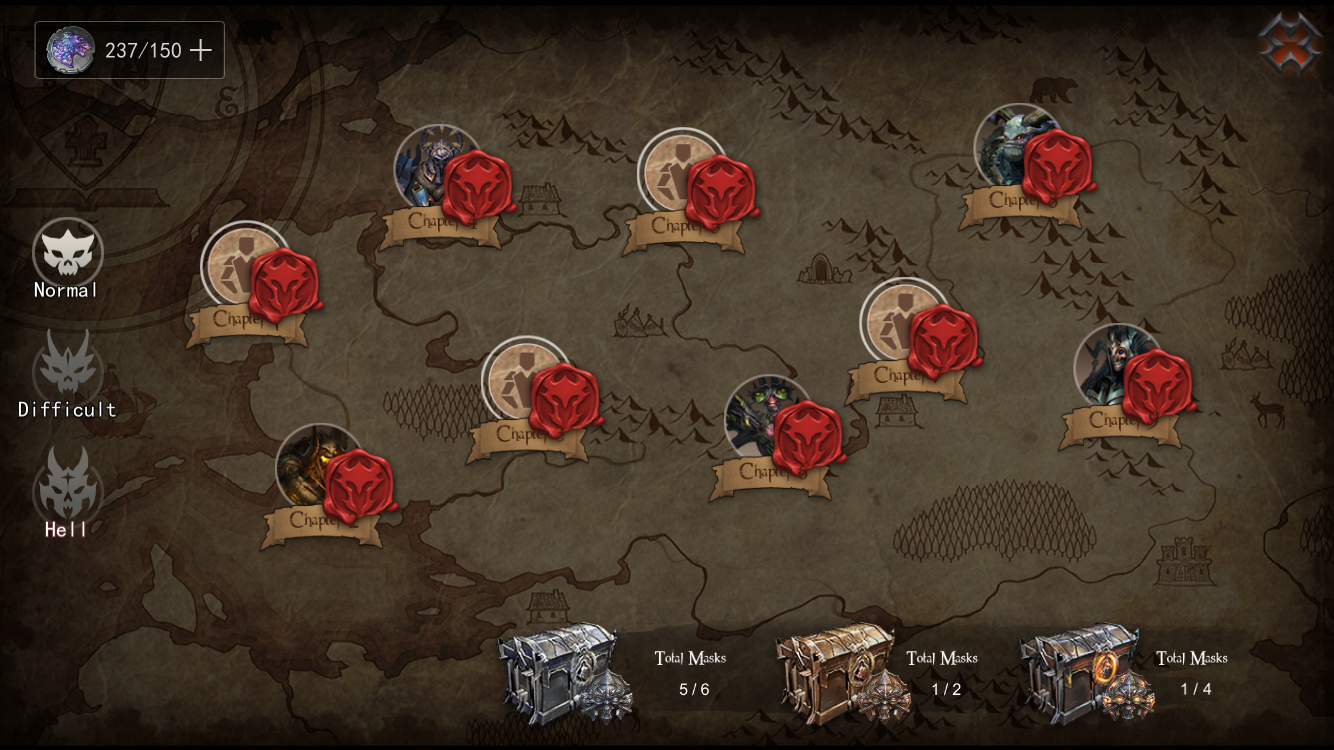
Task: Click the red wax seal on Chapter 1
Action: pos(282,281)
